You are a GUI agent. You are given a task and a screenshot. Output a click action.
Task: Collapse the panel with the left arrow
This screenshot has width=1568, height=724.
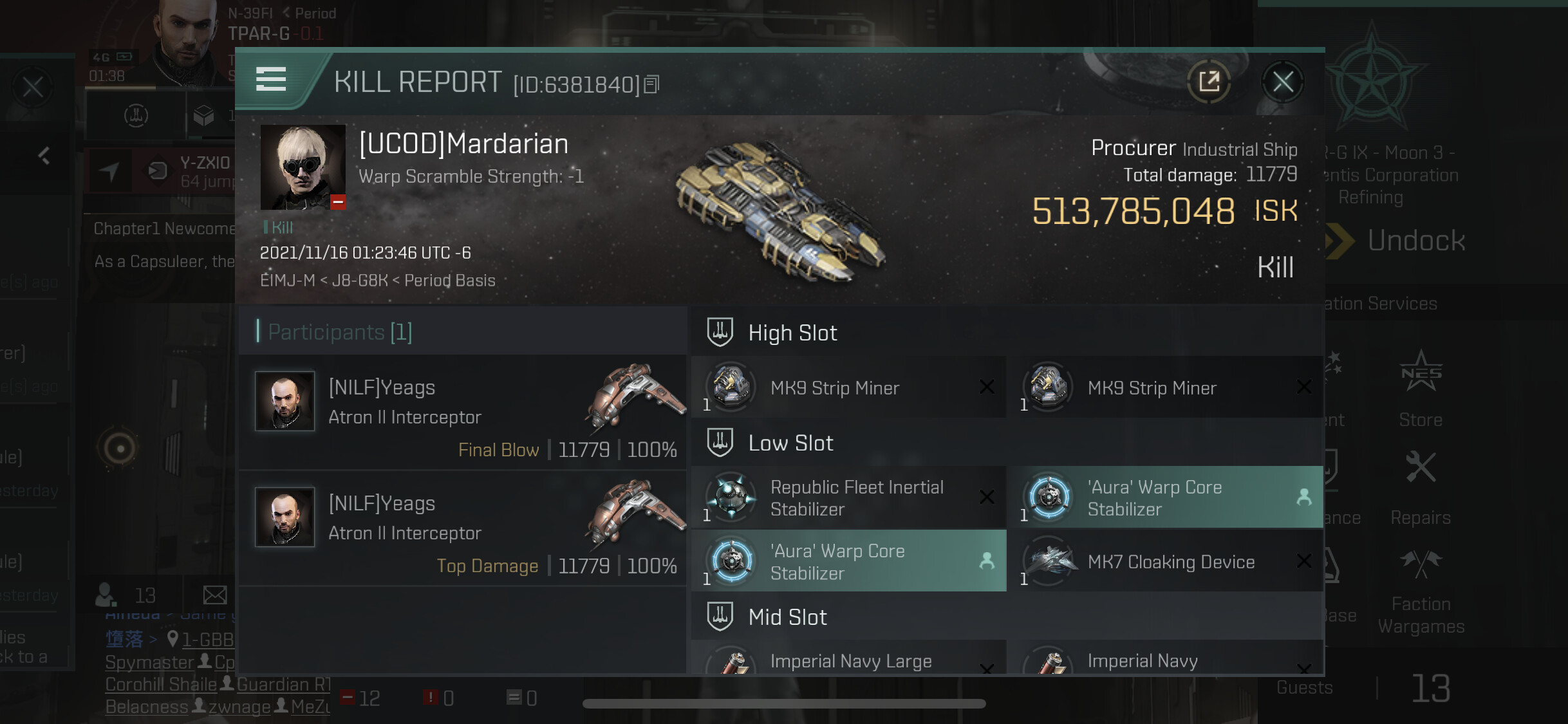click(44, 156)
